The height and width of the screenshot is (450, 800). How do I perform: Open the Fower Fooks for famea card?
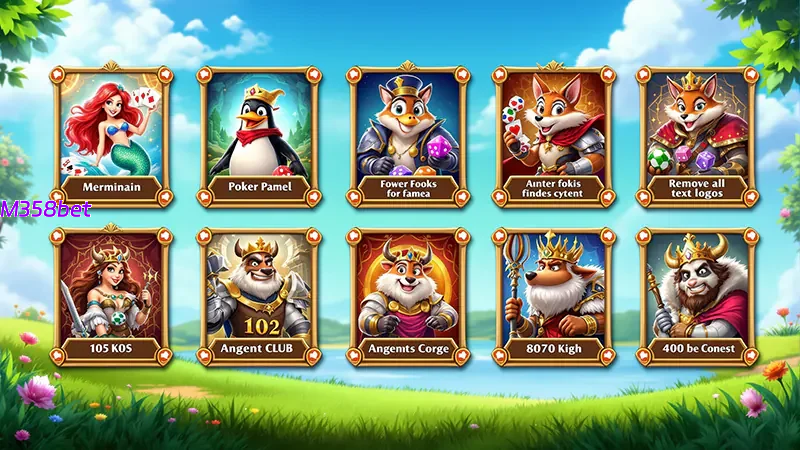point(406,135)
